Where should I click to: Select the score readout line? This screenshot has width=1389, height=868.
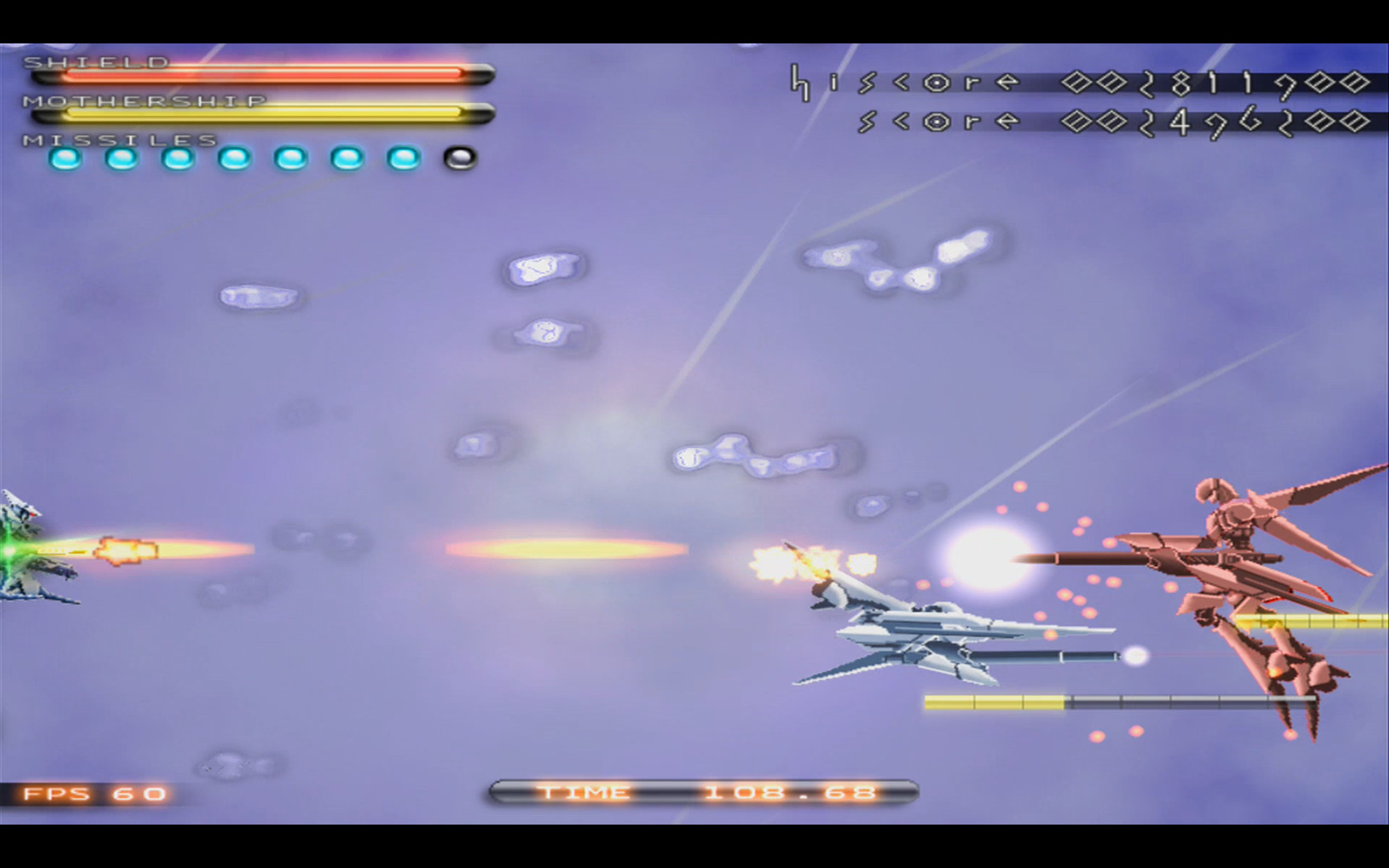point(1109,122)
